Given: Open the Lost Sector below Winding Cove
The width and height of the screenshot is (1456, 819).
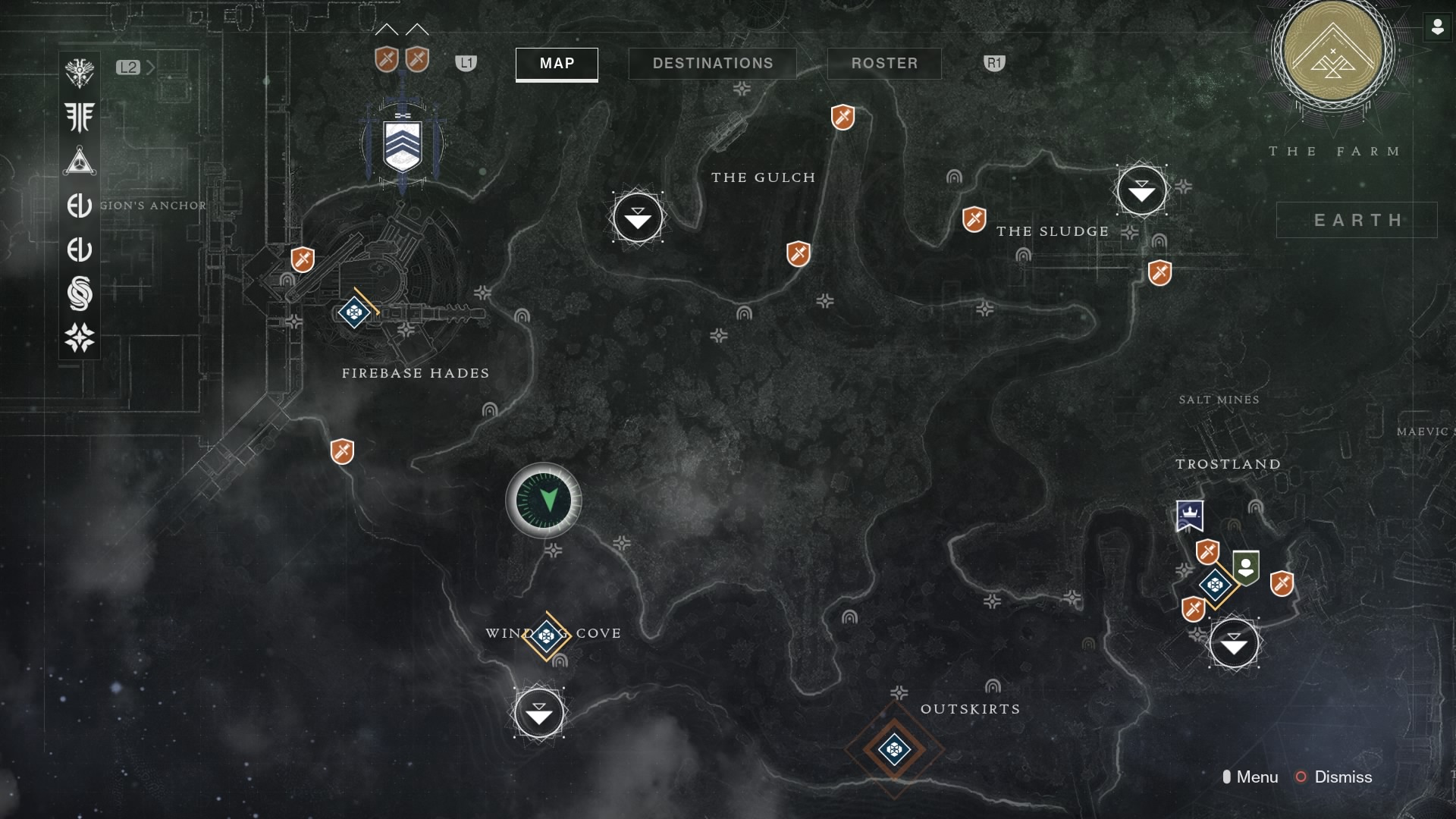Looking at the screenshot, I should point(538,713).
